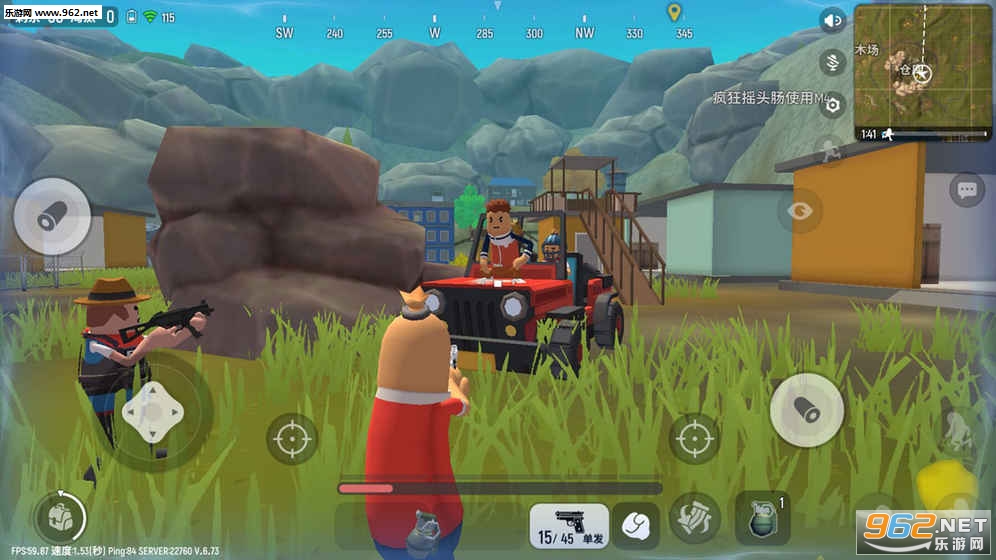Use the bandage healing item
The height and width of the screenshot is (560, 996).
click(695, 518)
